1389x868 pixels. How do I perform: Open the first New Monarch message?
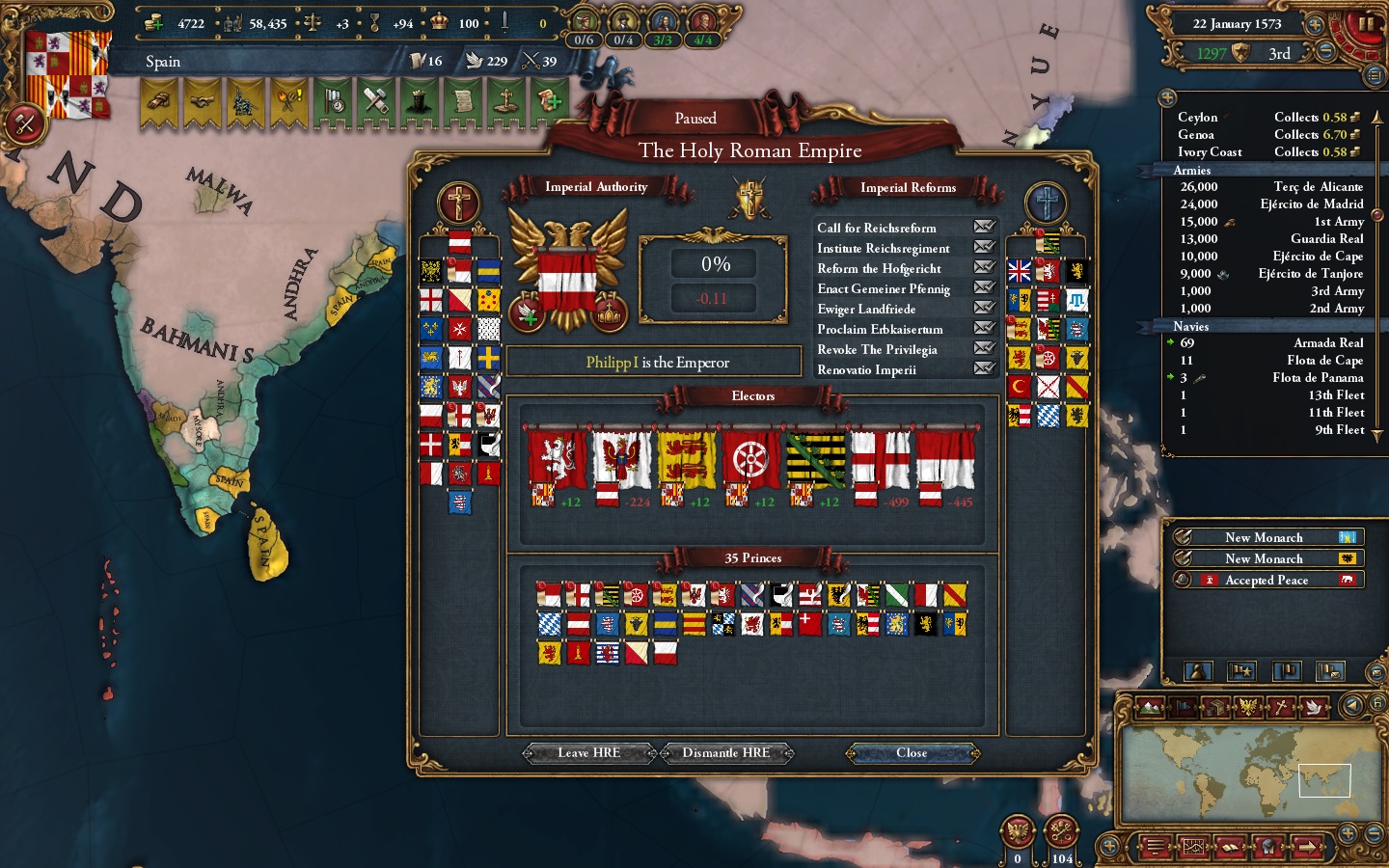coord(1264,537)
